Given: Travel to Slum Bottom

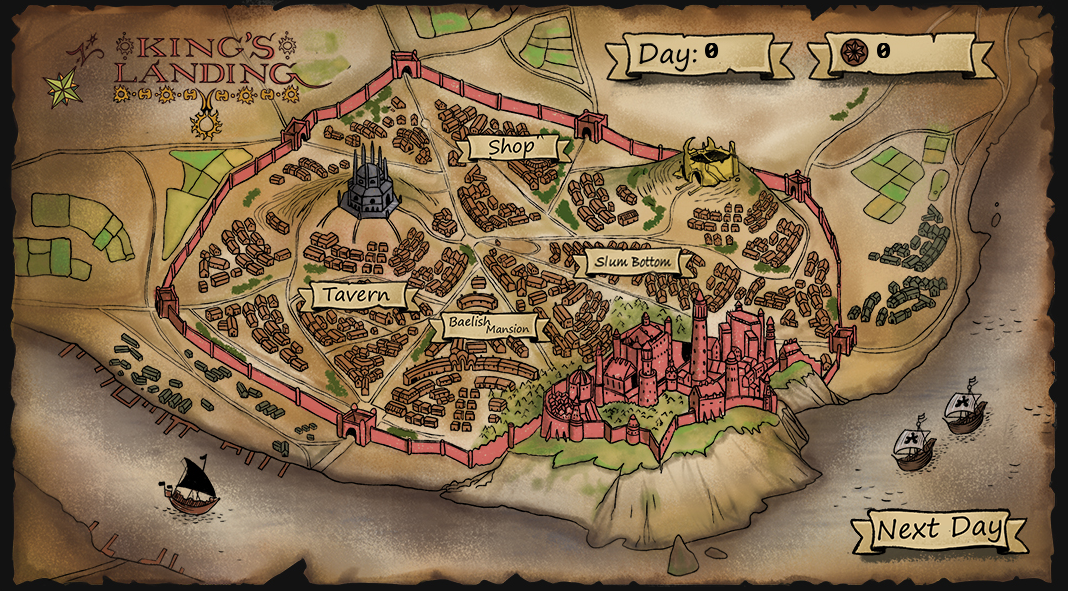Looking at the screenshot, I should coord(635,263).
